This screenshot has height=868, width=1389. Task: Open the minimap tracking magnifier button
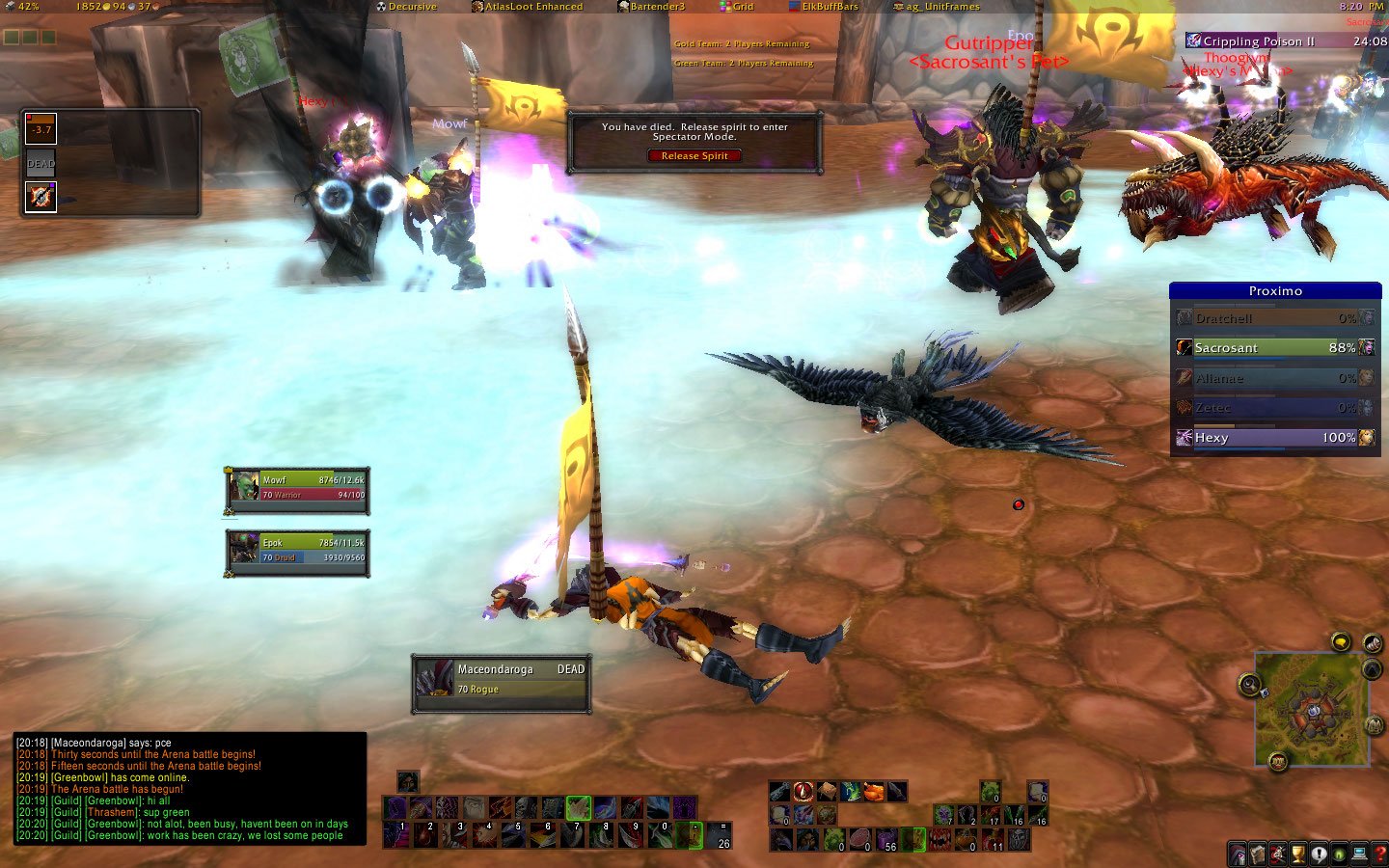point(1250,685)
